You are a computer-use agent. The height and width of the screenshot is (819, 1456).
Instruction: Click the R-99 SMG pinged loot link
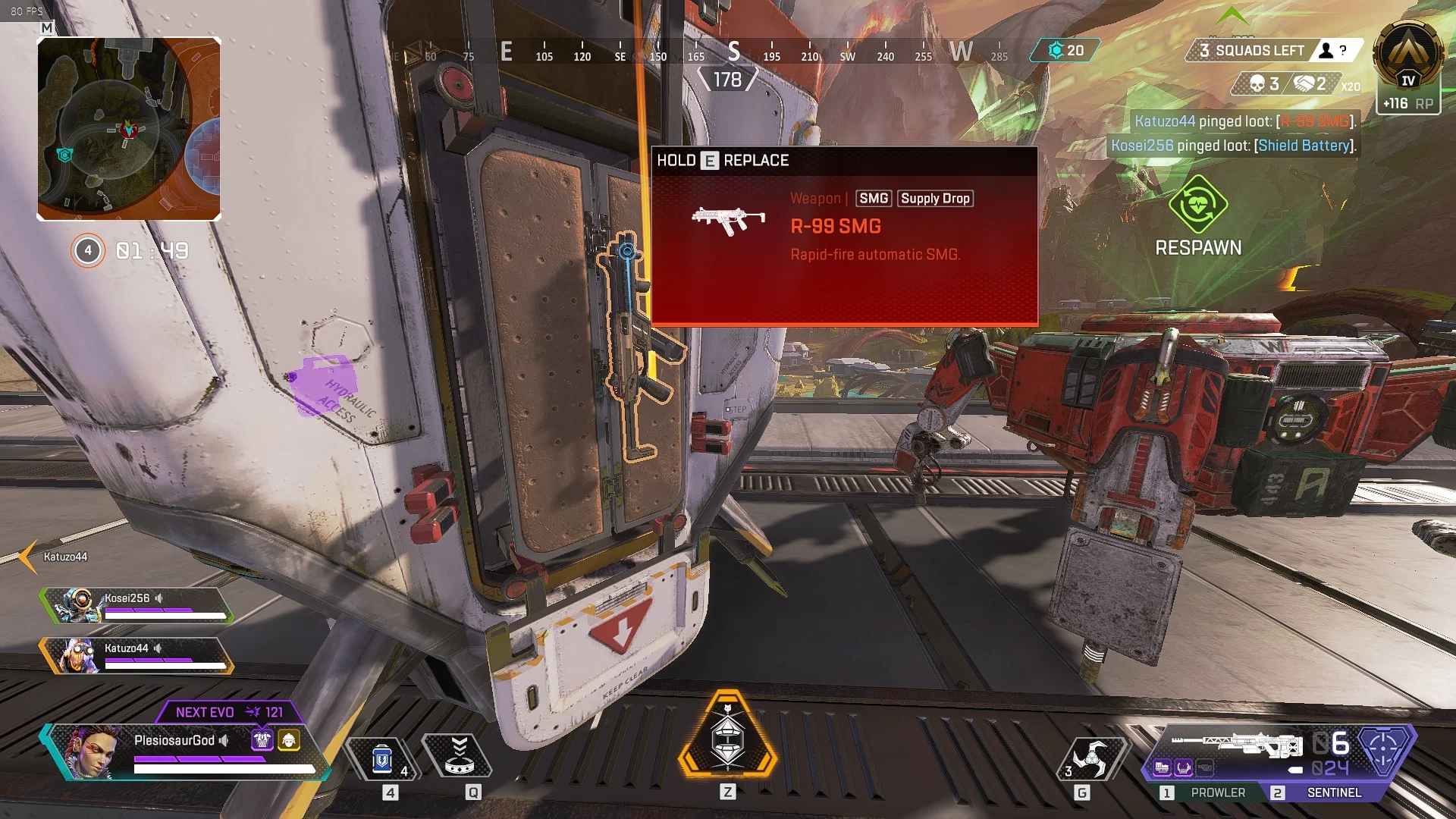1316,120
